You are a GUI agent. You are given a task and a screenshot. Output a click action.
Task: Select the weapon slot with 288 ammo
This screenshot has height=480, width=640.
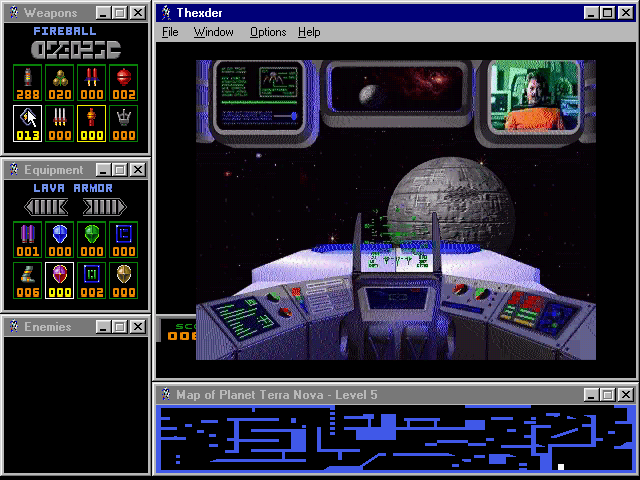[x=27, y=83]
